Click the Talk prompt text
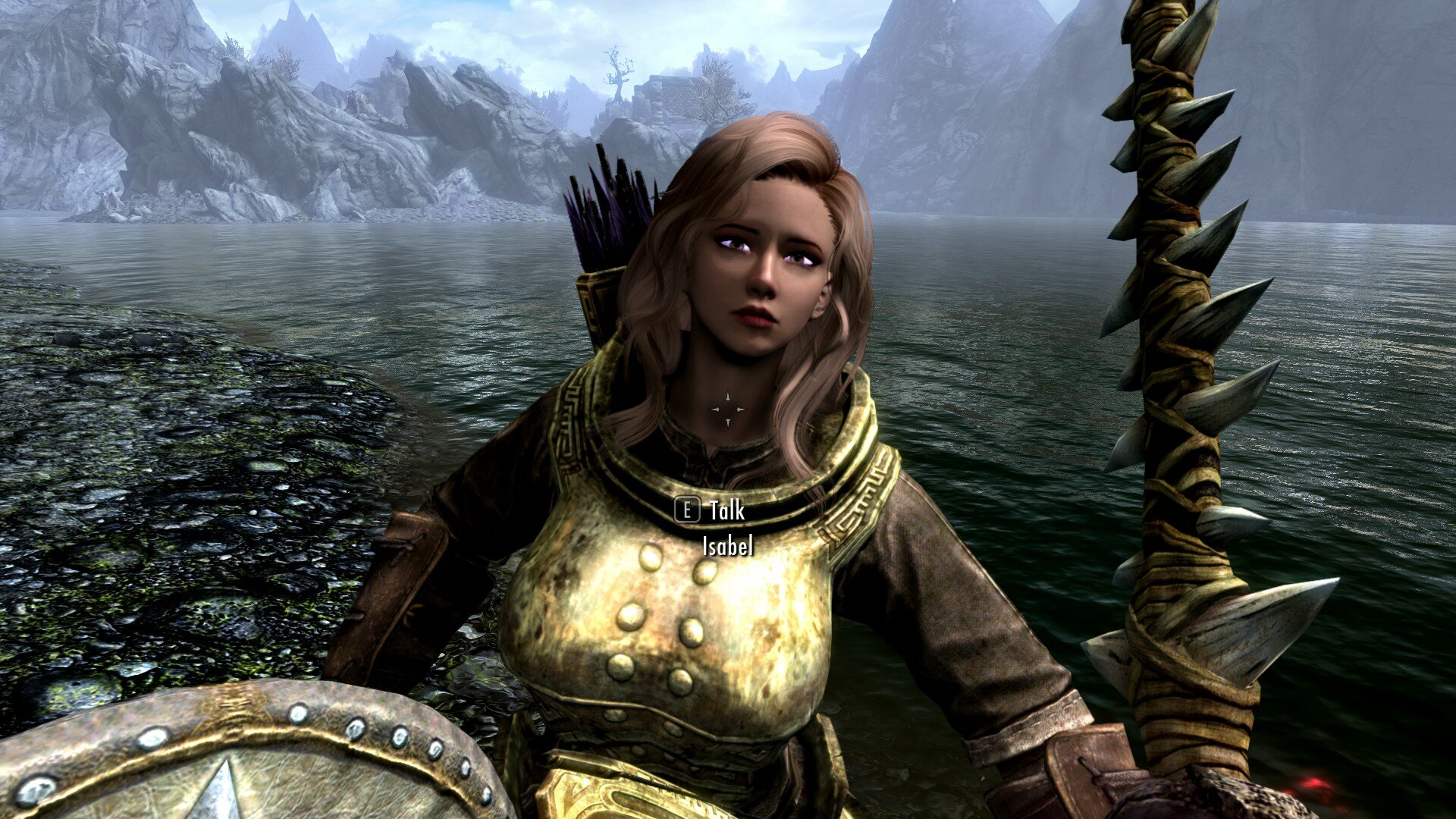 tap(726, 510)
